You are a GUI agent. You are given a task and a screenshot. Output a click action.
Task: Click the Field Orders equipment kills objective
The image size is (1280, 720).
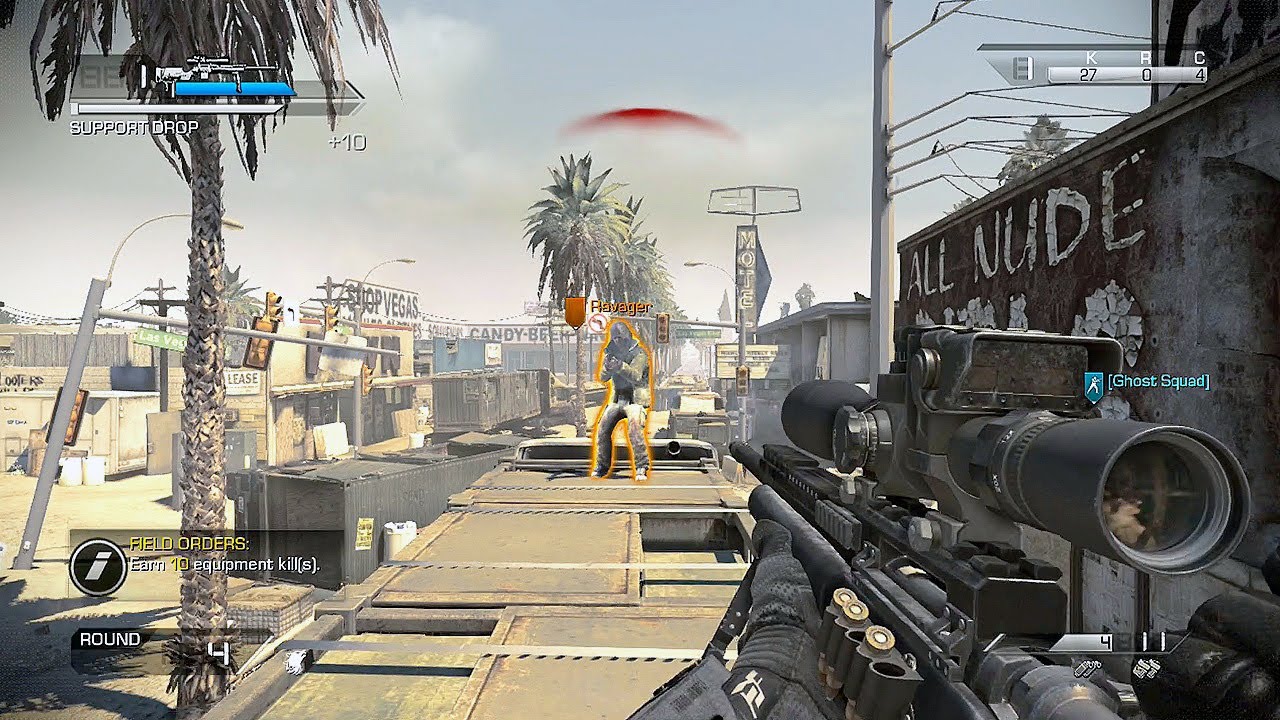pyautogui.click(x=225, y=565)
